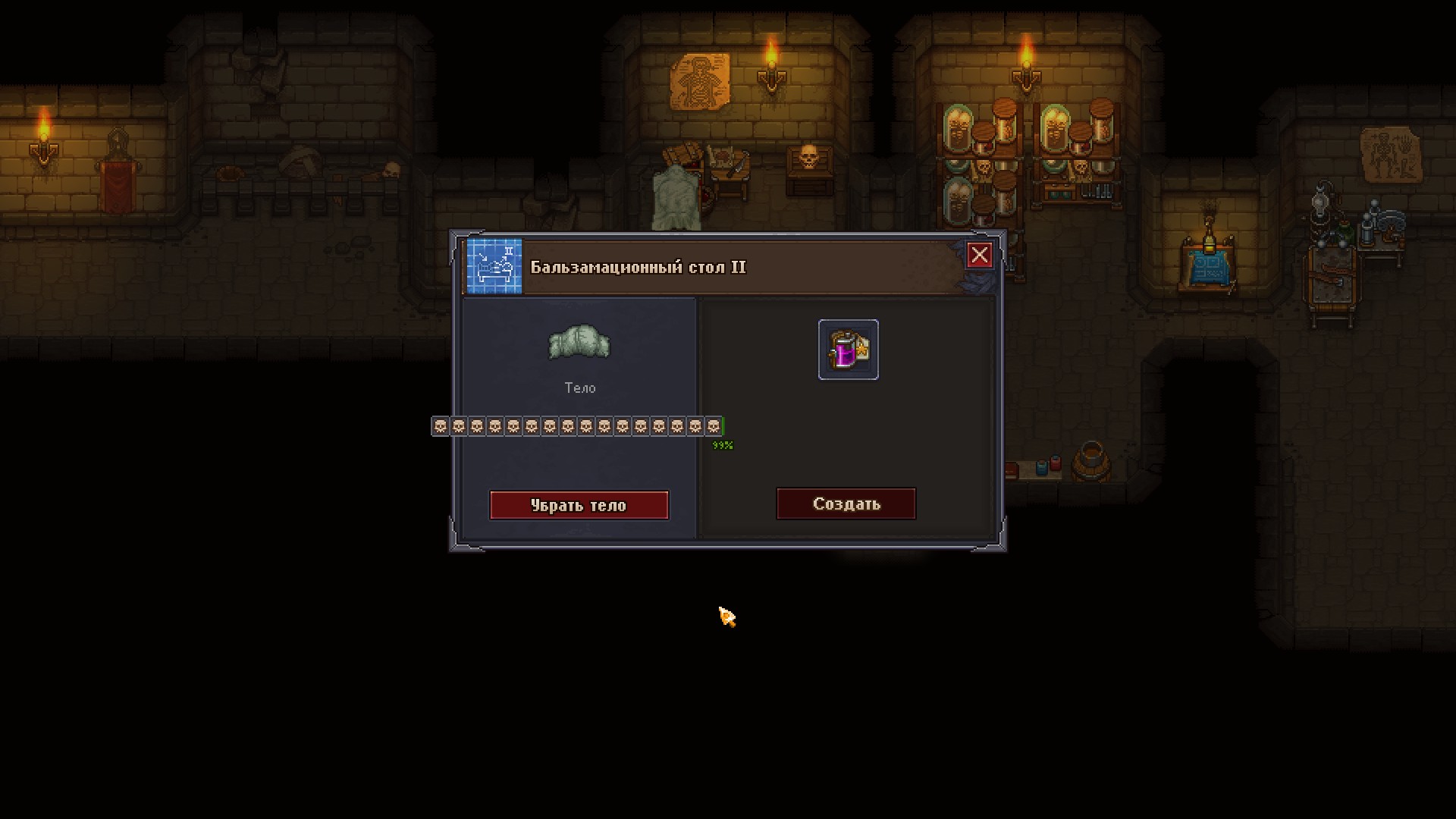Click the green 99% progress indicator
The height and width of the screenshot is (819, 1456).
[722, 444]
